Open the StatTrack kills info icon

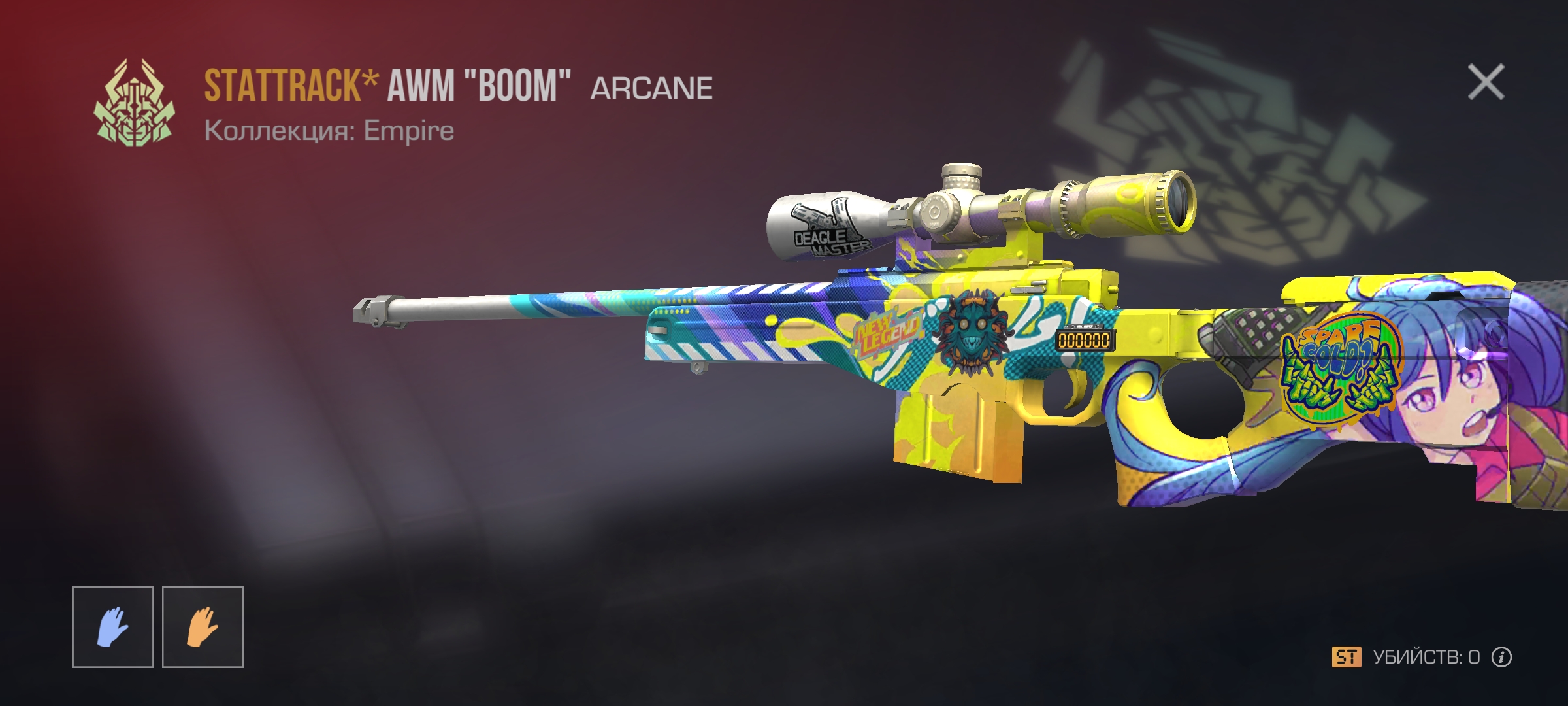point(1501,657)
